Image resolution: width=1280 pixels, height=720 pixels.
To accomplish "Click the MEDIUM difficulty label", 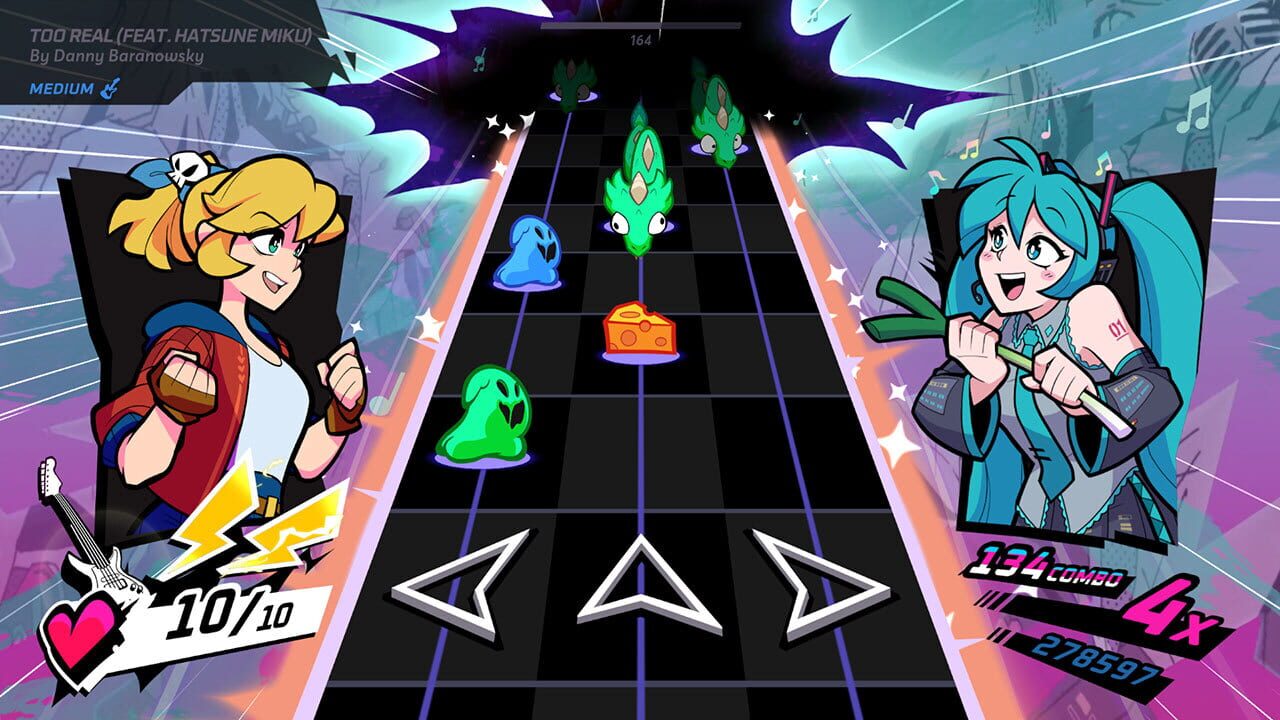I will pos(65,90).
